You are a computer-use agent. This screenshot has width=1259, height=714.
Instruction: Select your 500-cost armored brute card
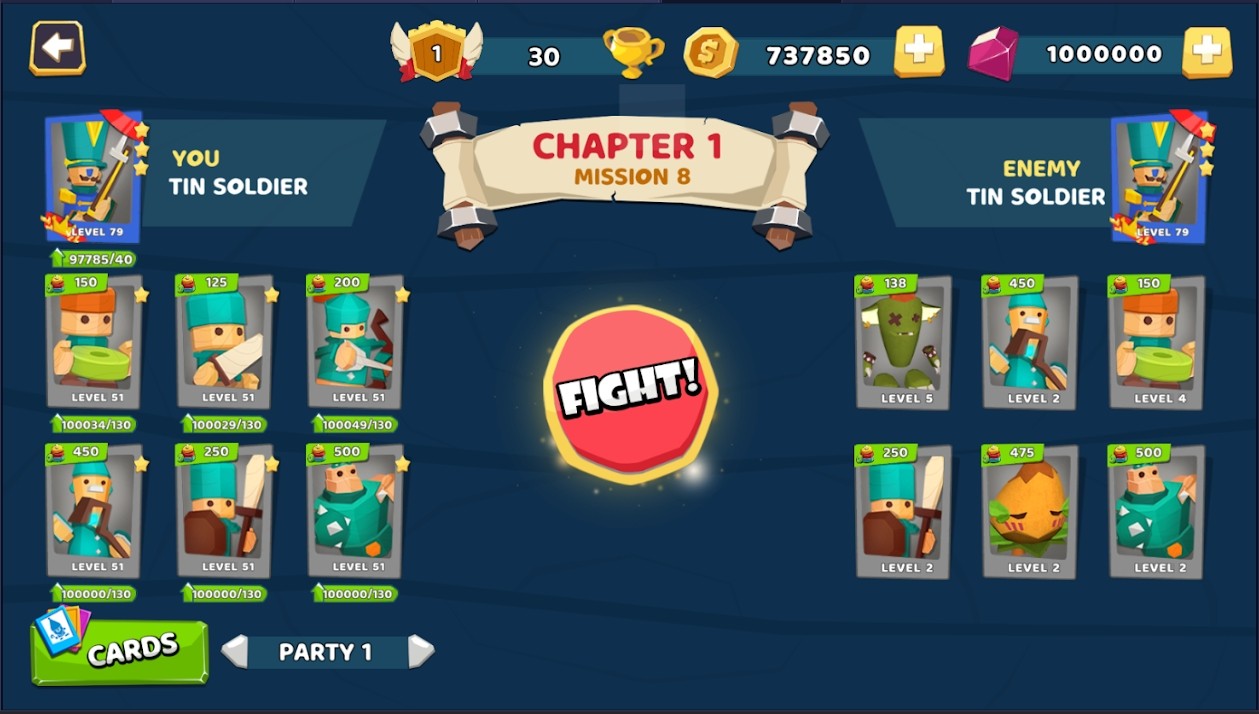click(x=355, y=511)
